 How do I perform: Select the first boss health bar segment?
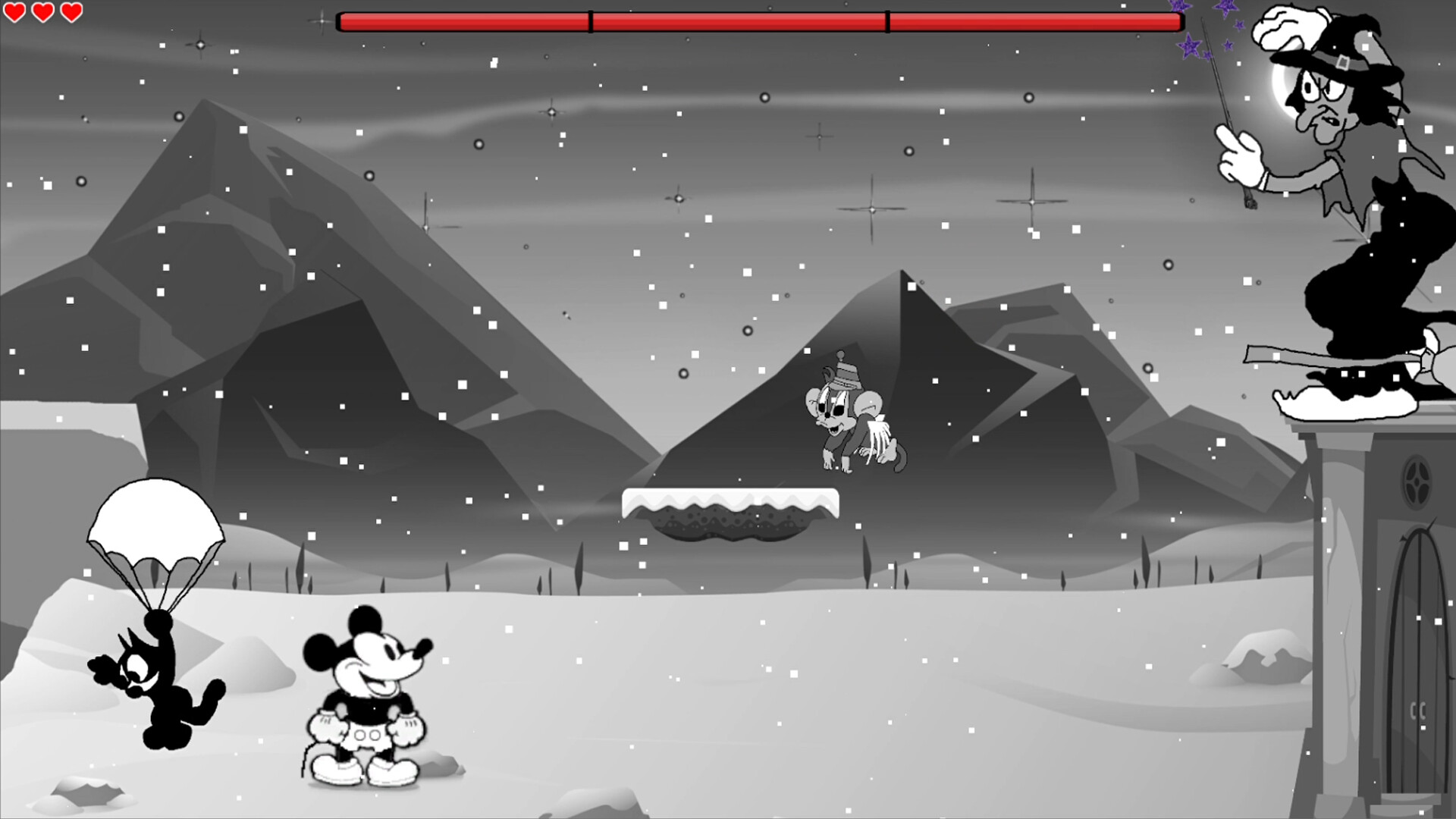463,20
